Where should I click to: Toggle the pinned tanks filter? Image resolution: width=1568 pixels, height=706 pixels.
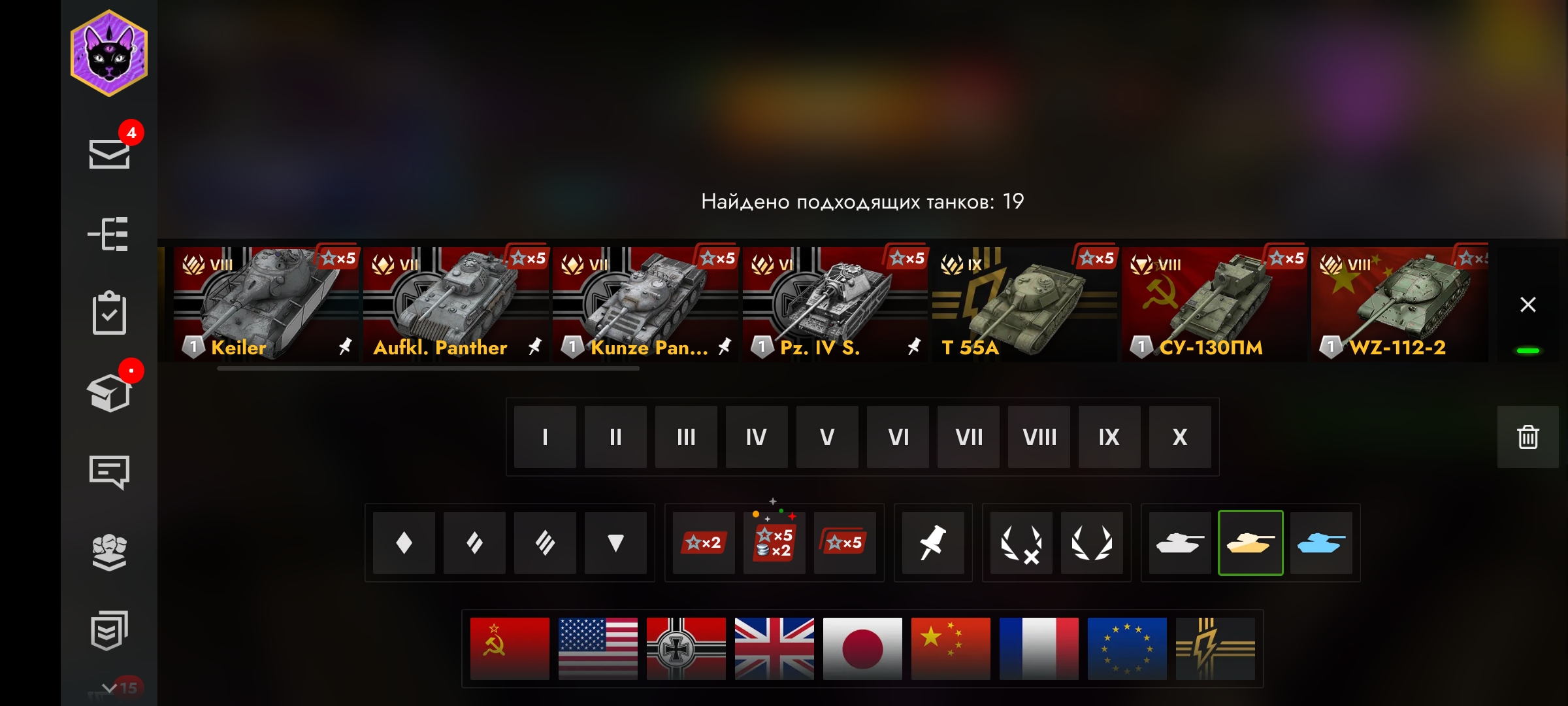tap(932, 543)
